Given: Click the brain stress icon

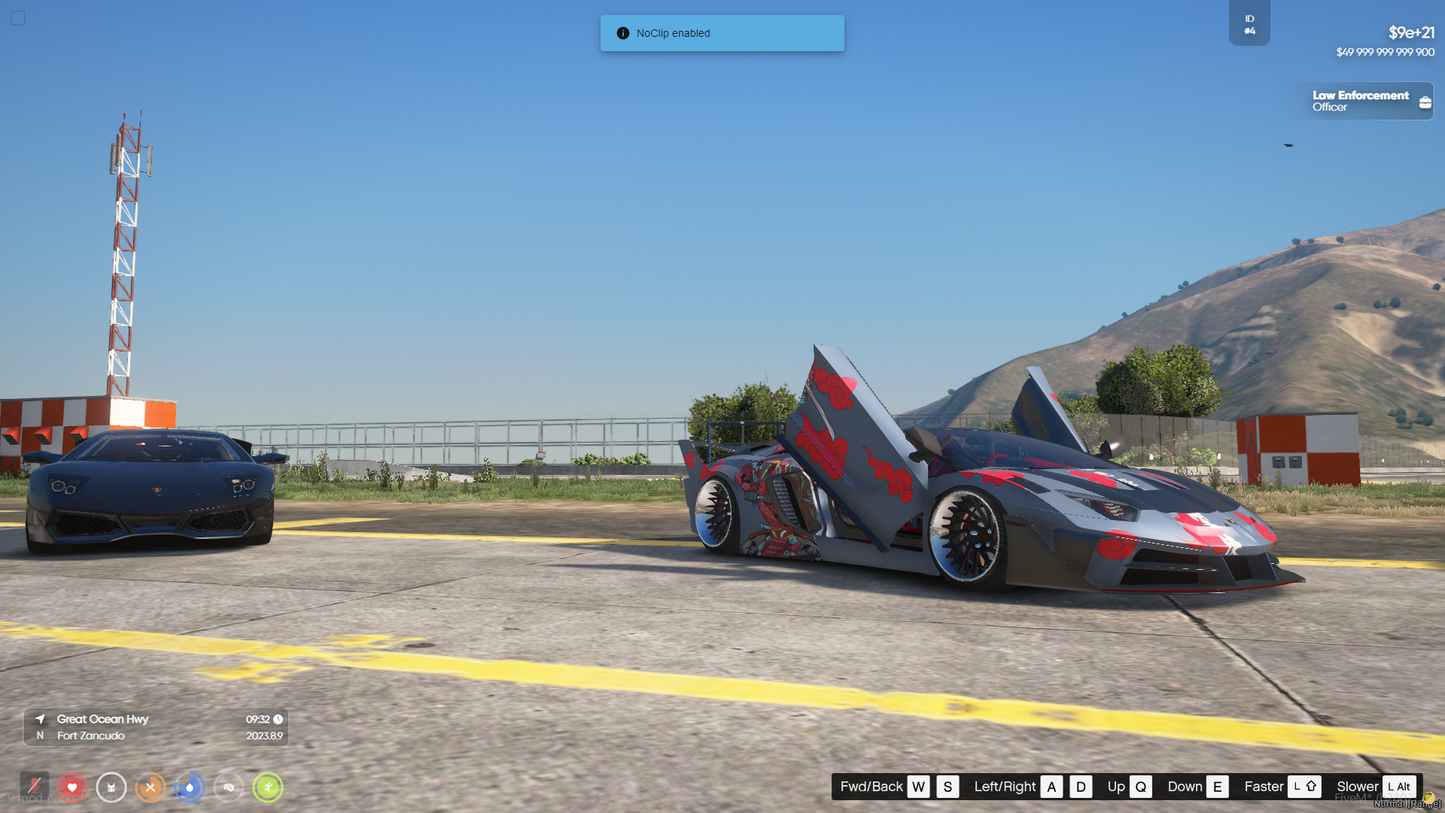Looking at the screenshot, I should tap(229, 787).
